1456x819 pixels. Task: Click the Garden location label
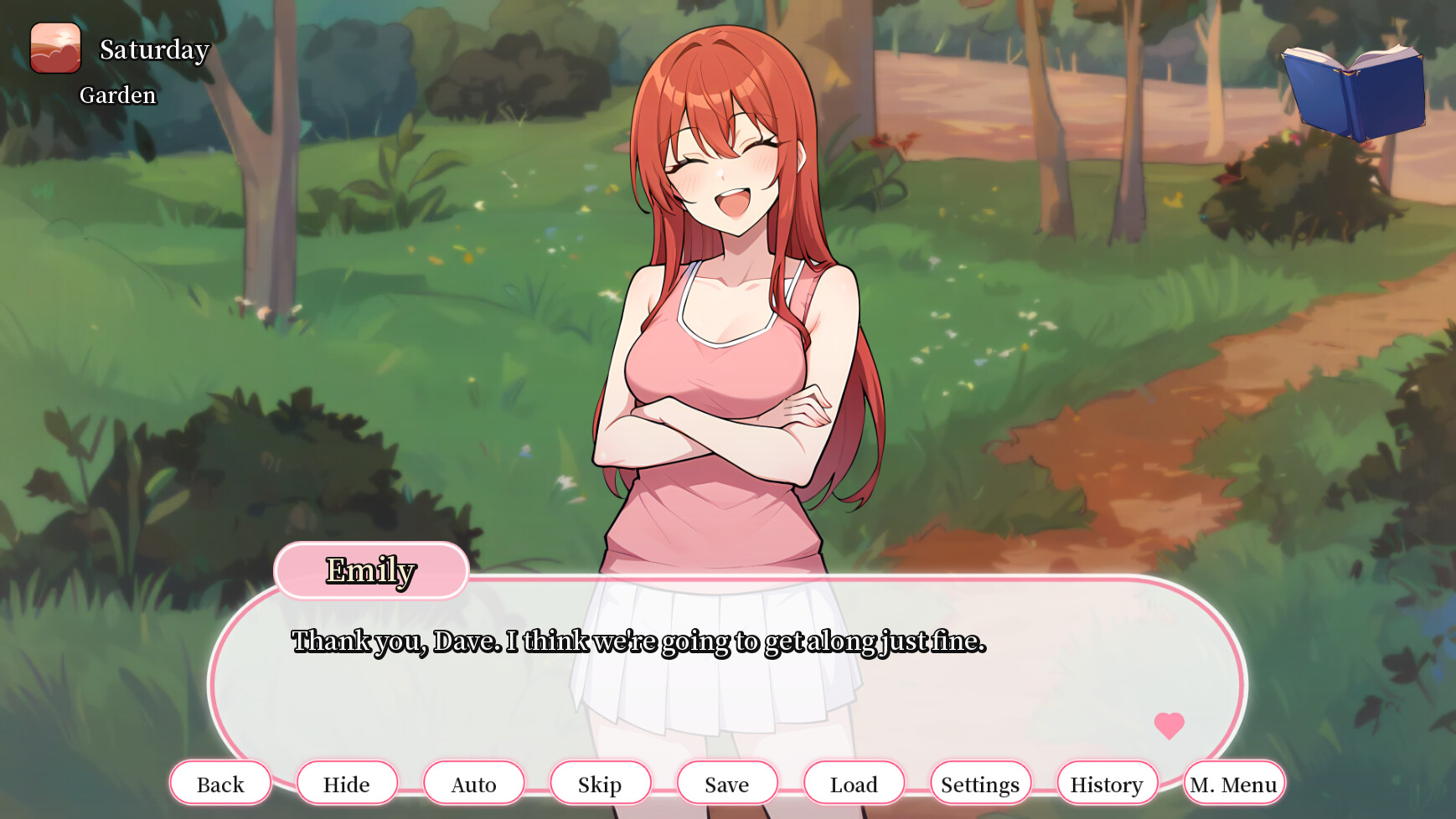pos(118,95)
